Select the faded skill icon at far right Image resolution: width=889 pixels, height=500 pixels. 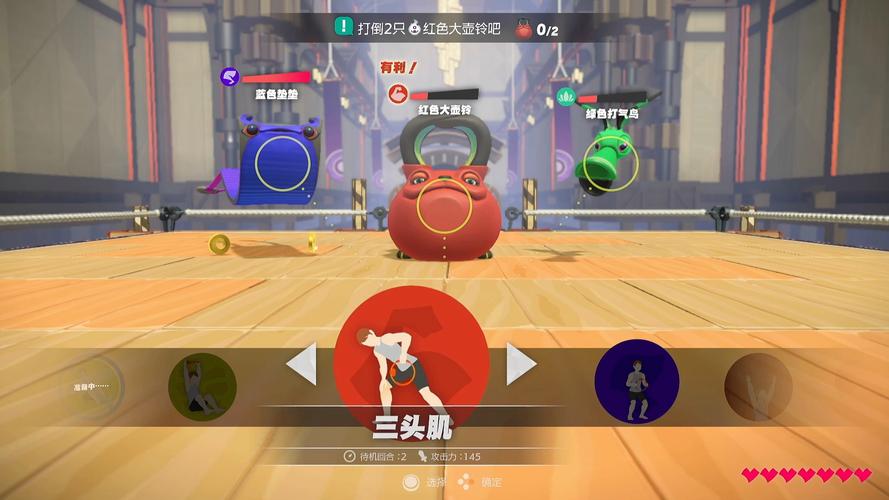click(x=758, y=386)
